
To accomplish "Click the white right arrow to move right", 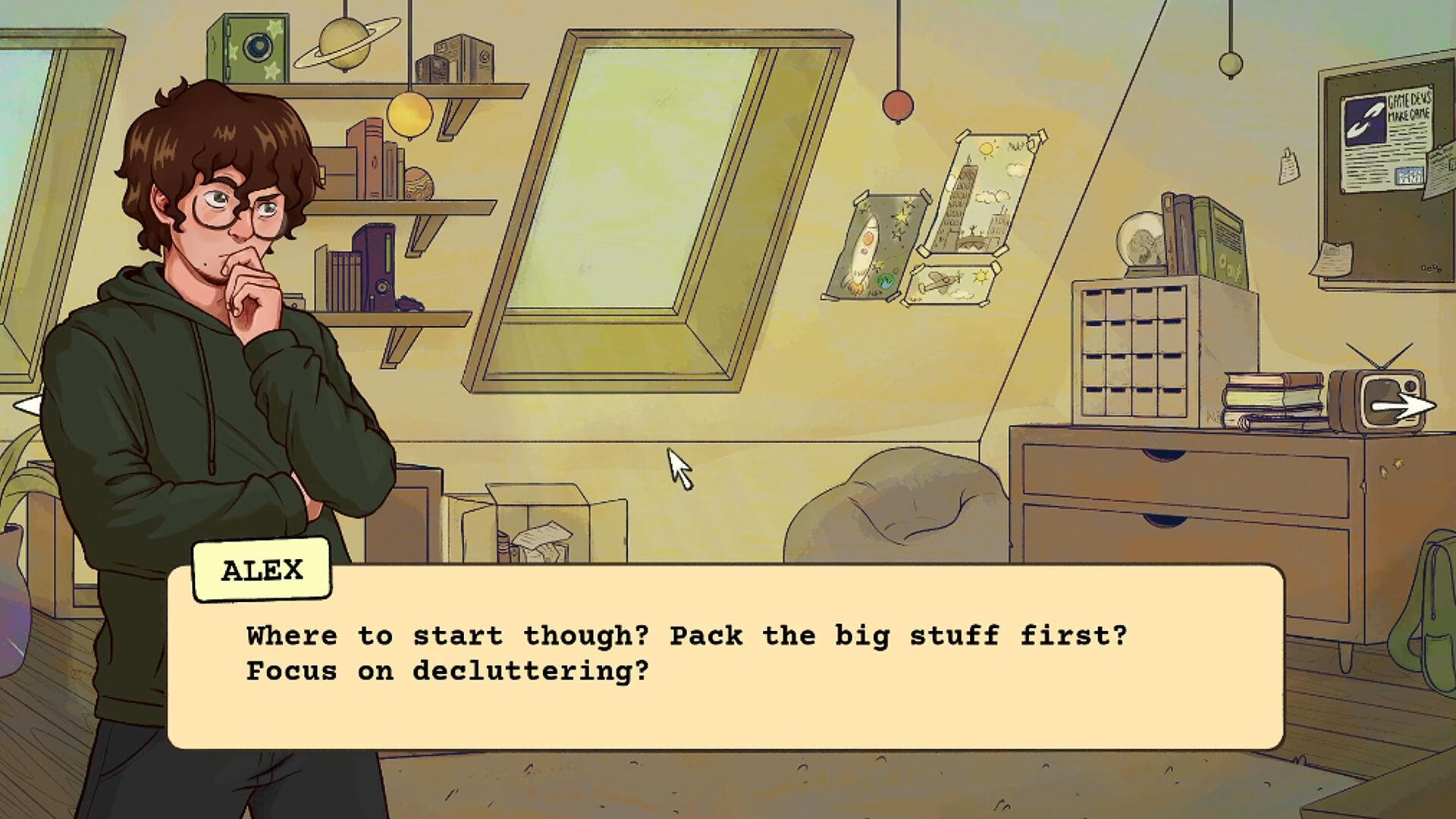I will (x=1404, y=406).
